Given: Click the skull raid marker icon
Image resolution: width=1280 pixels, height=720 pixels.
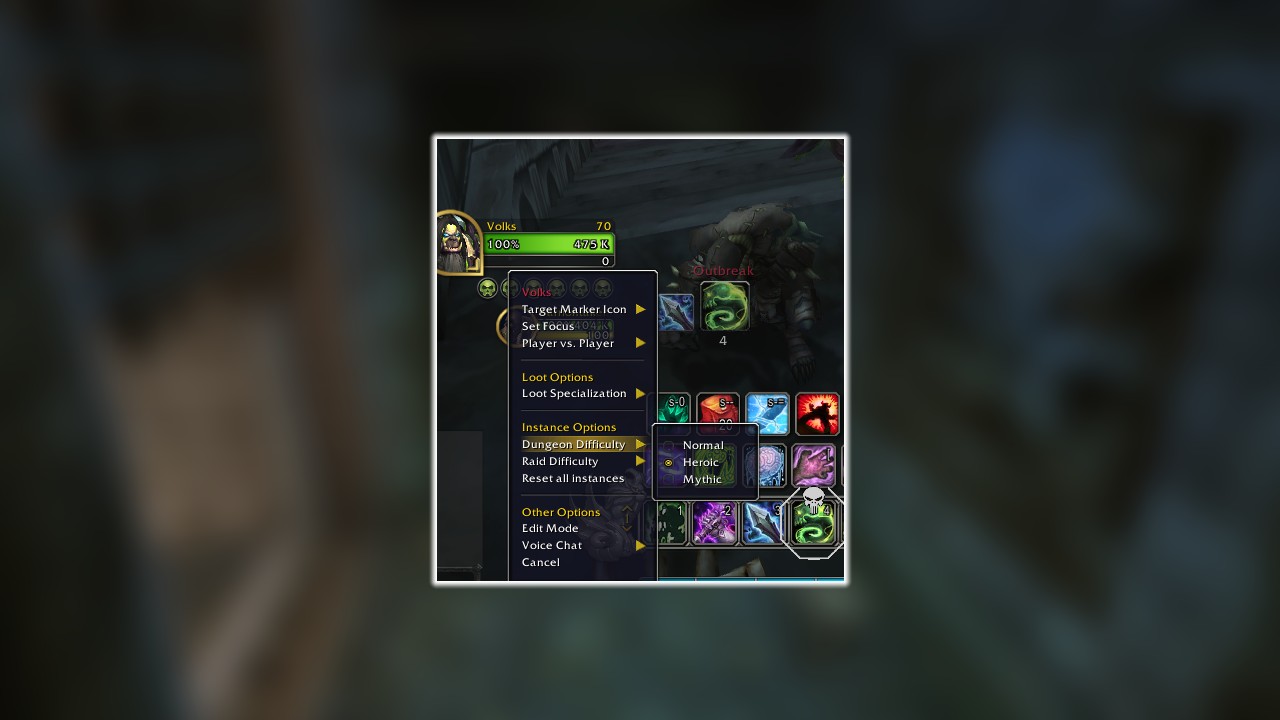Looking at the screenshot, I should coord(813,498).
